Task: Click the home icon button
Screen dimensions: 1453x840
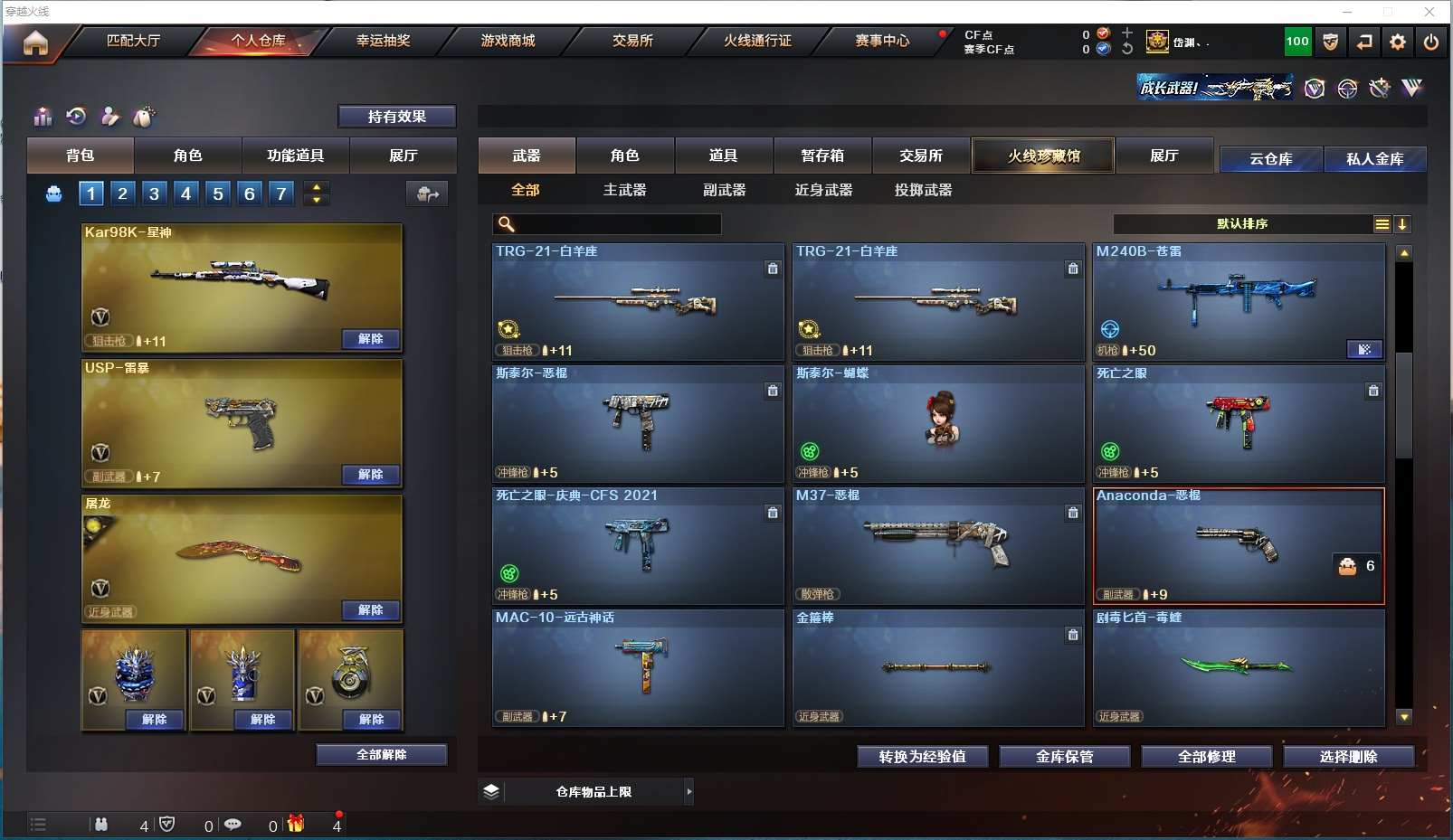Action: pyautogui.click(x=35, y=42)
